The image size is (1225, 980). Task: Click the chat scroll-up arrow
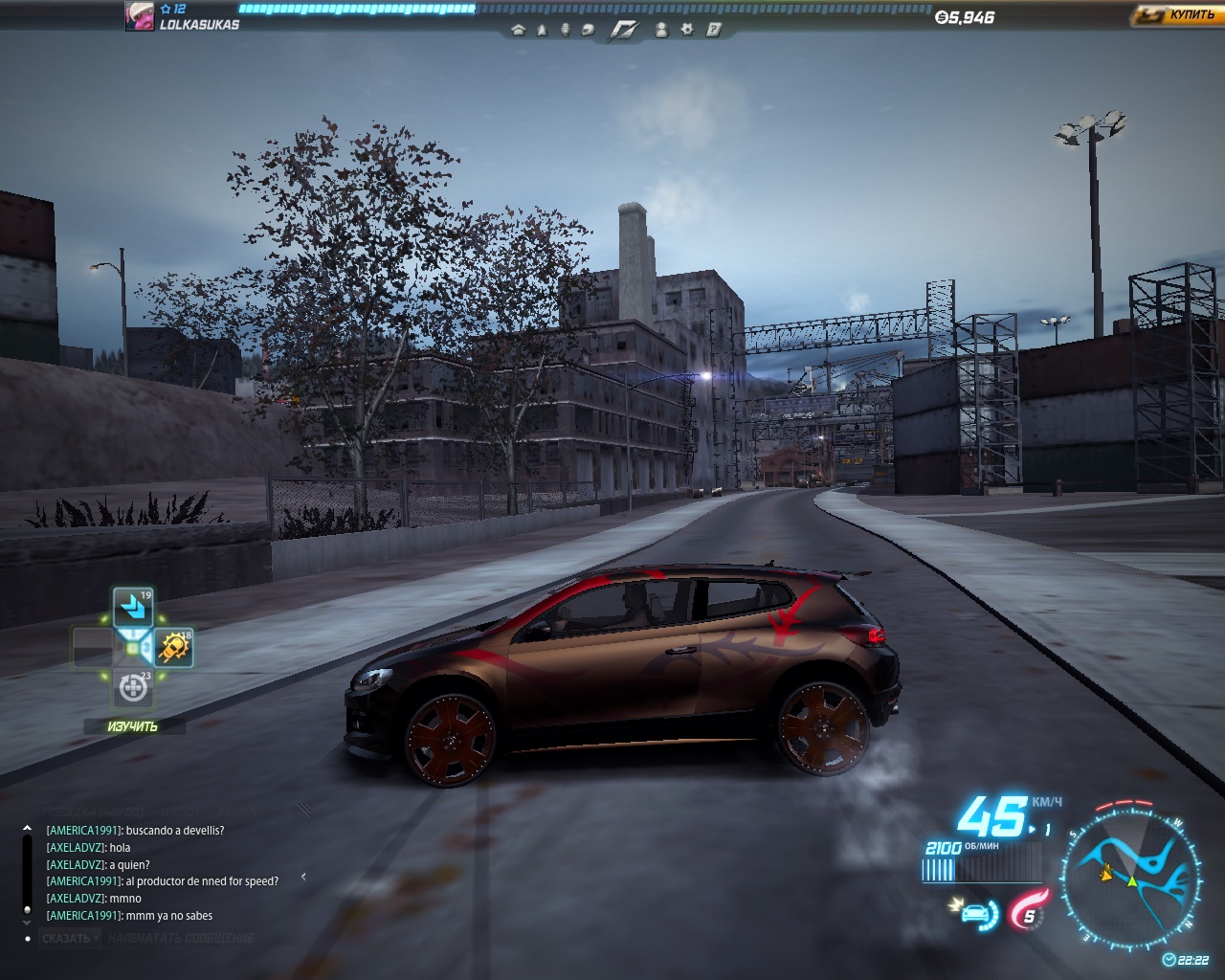pyautogui.click(x=27, y=829)
